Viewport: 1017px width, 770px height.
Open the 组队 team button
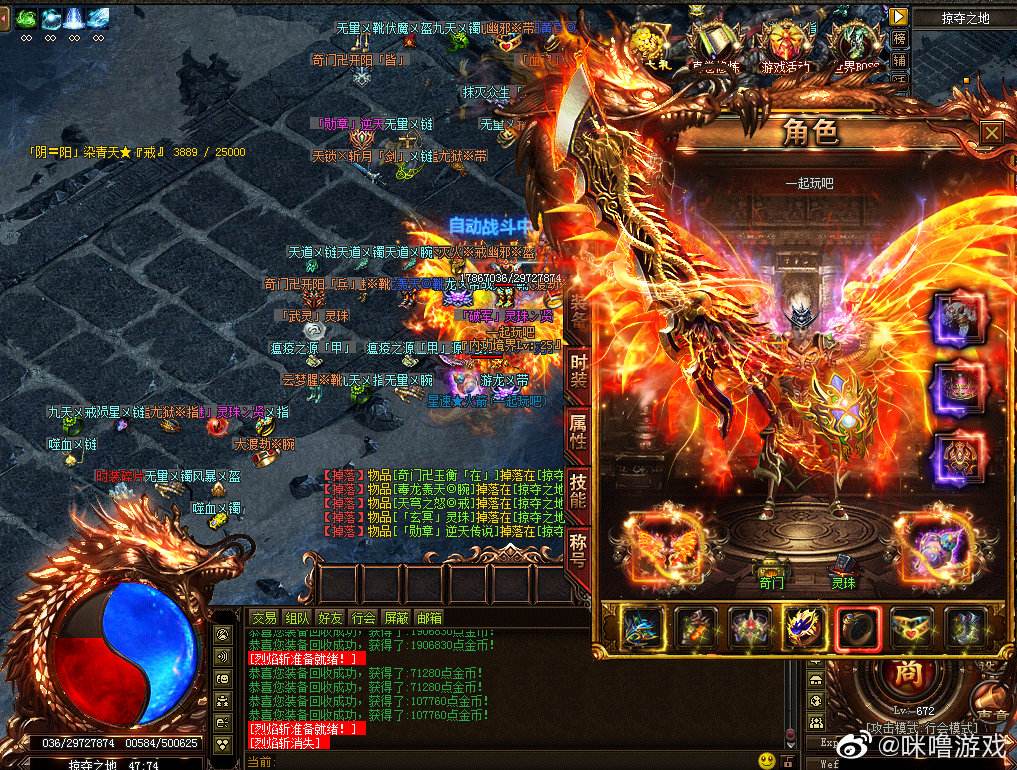coord(297,618)
